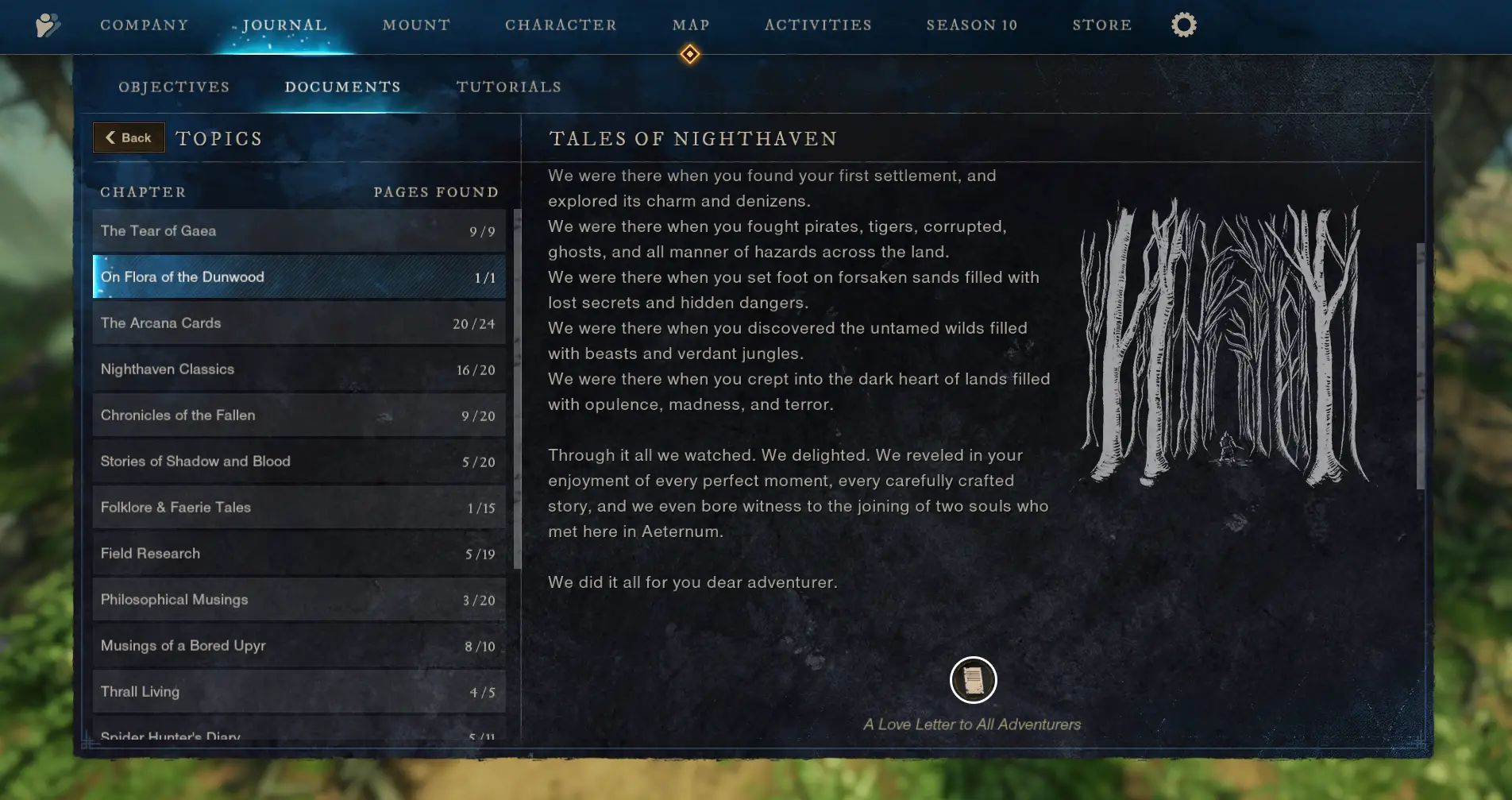Screen dimensions: 1512x800
Task: Switch to the Tutorials tab
Action: click(x=508, y=87)
